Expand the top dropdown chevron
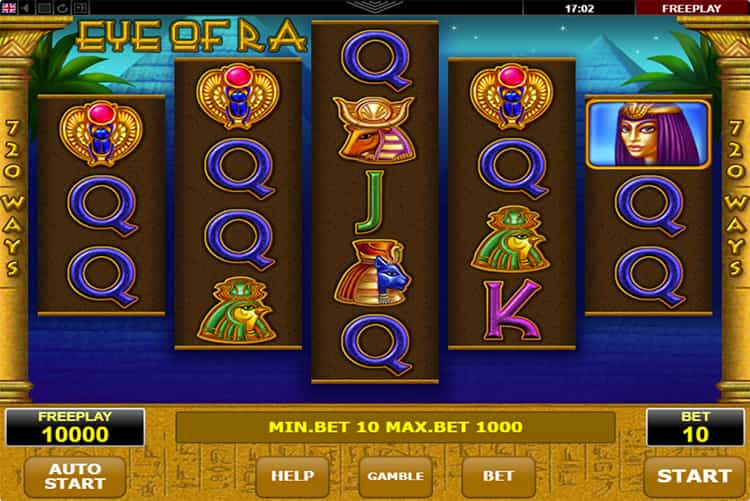 click(375, 6)
